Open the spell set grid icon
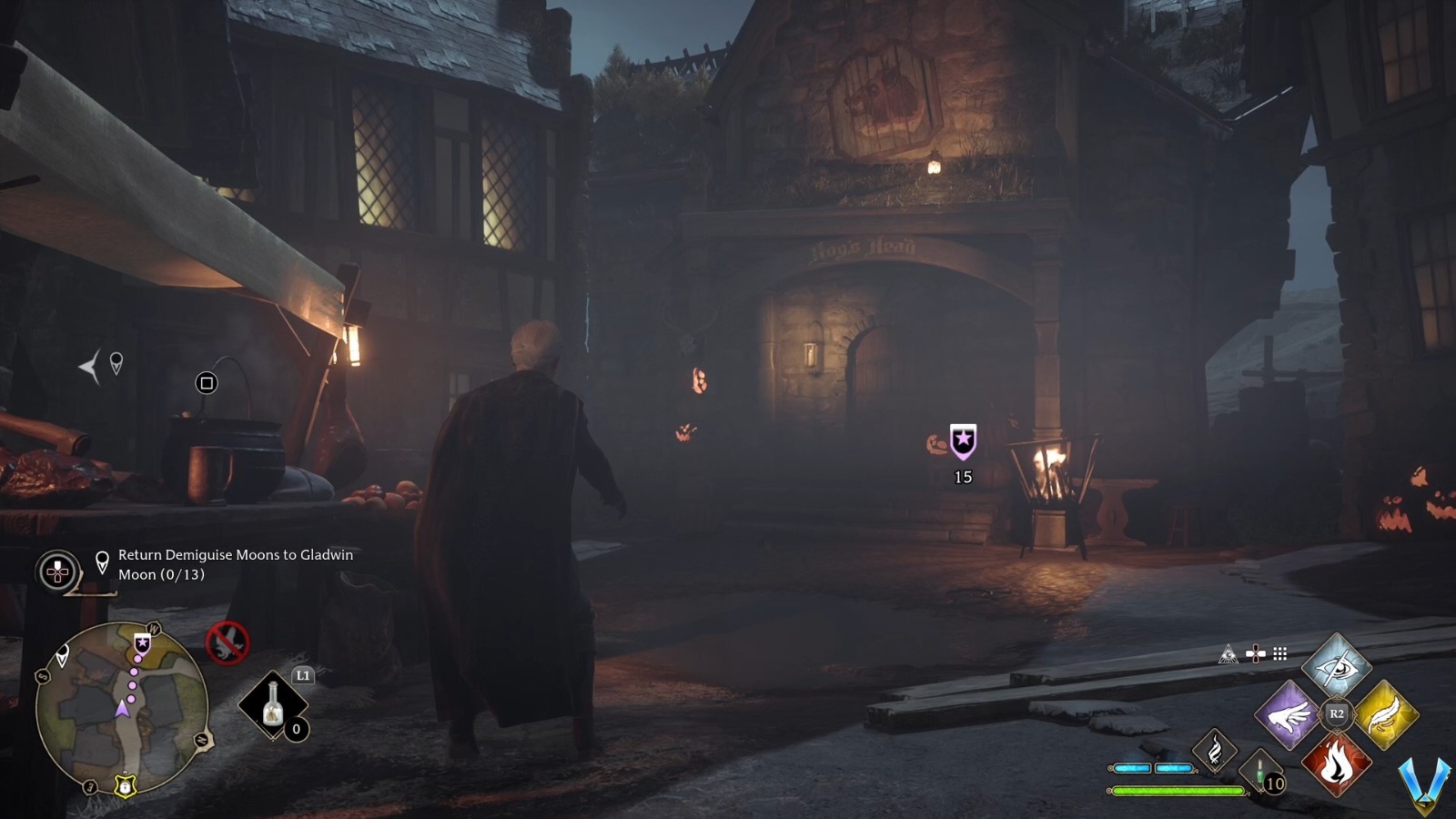 pos(1279,655)
